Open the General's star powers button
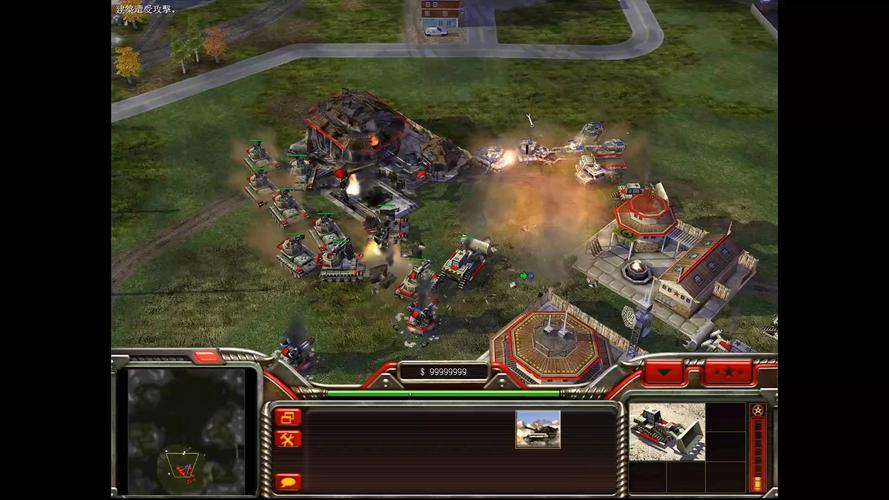This screenshot has height=500, width=889. pos(757,411)
